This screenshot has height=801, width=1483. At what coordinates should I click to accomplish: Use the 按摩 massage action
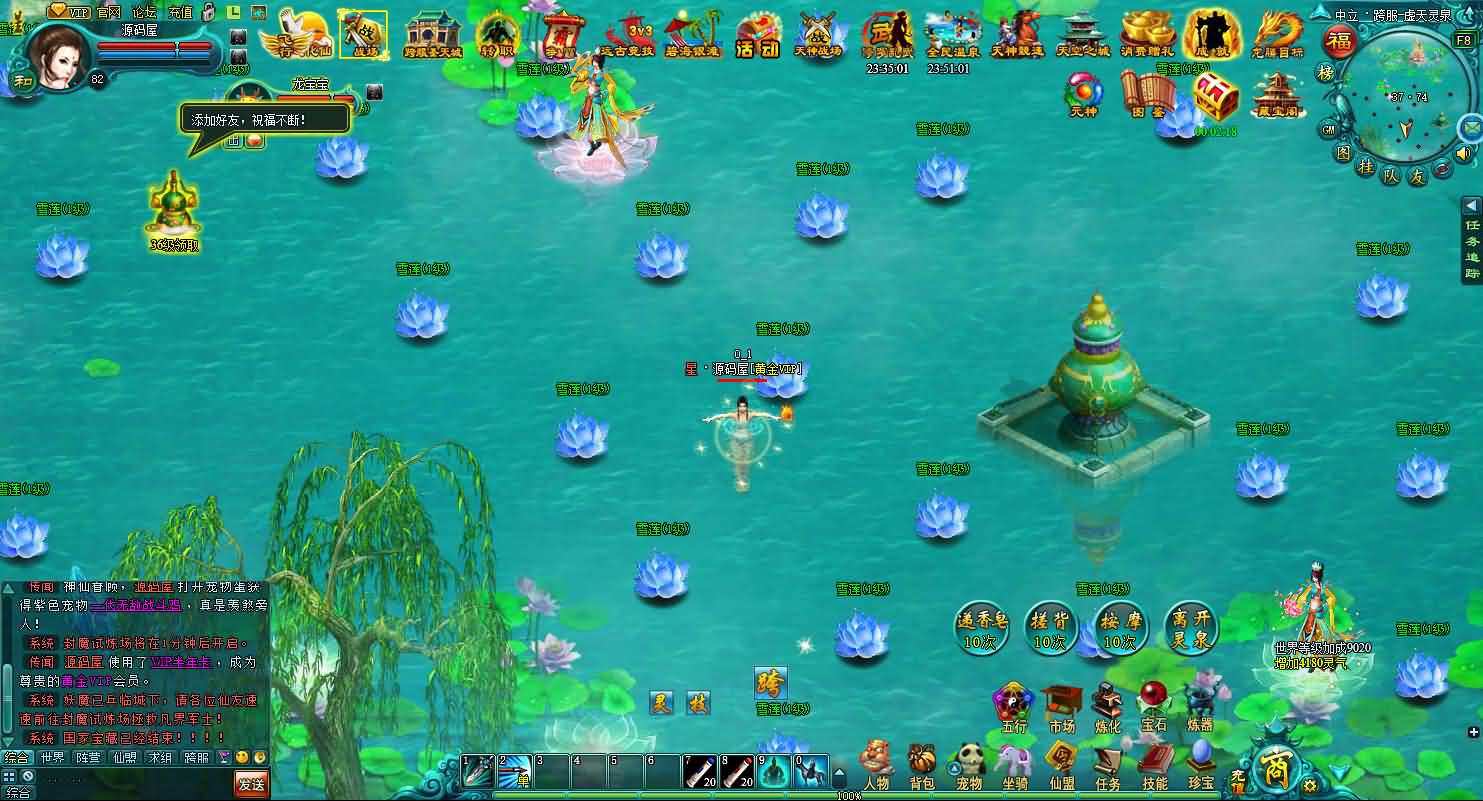(1120, 629)
